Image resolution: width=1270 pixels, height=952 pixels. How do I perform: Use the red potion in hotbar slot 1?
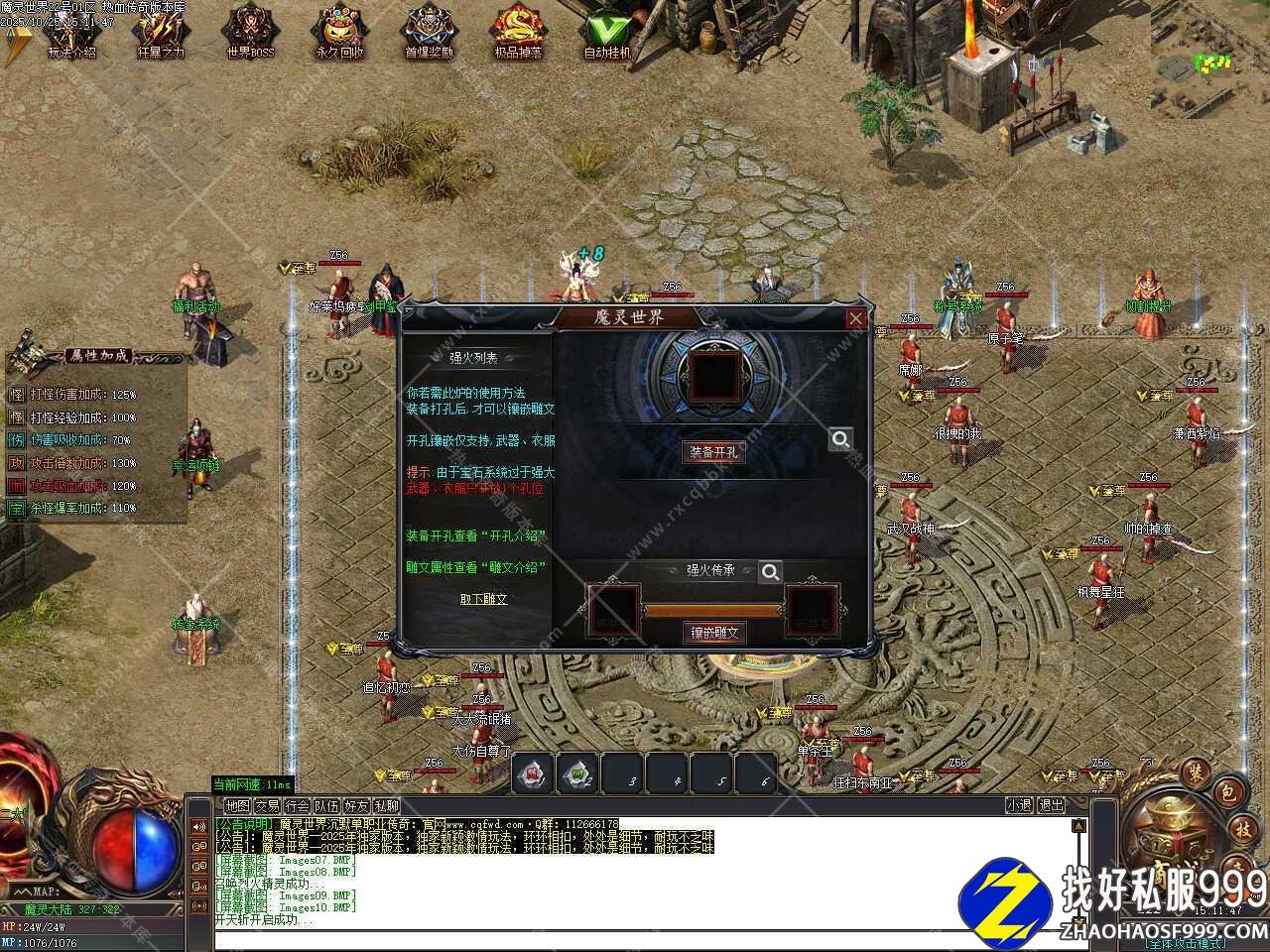(x=534, y=773)
